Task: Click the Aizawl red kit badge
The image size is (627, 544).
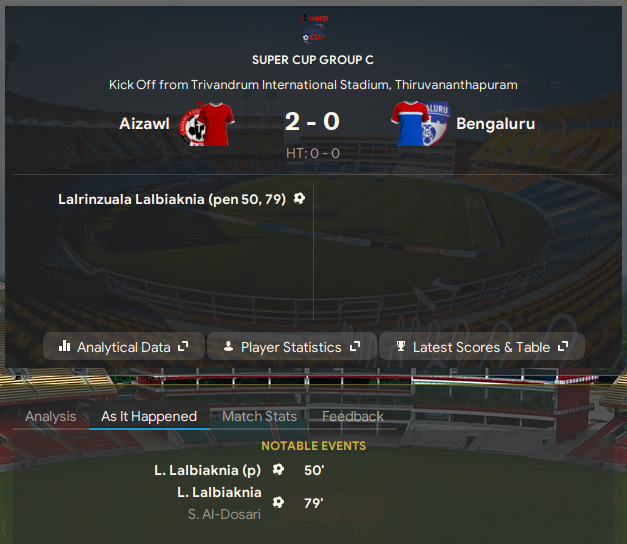Action: tap(206, 124)
